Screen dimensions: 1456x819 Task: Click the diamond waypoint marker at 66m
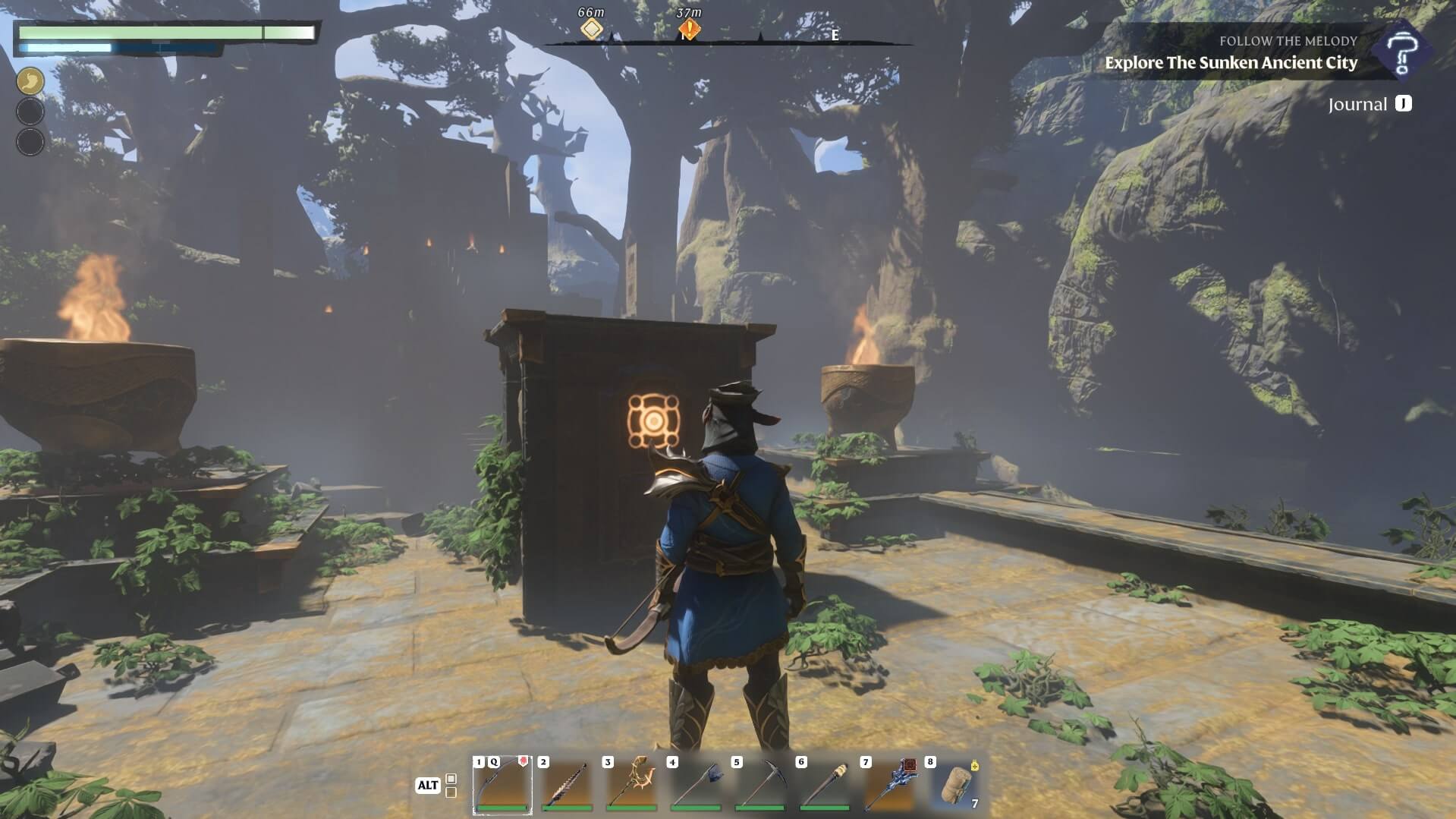point(592,30)
